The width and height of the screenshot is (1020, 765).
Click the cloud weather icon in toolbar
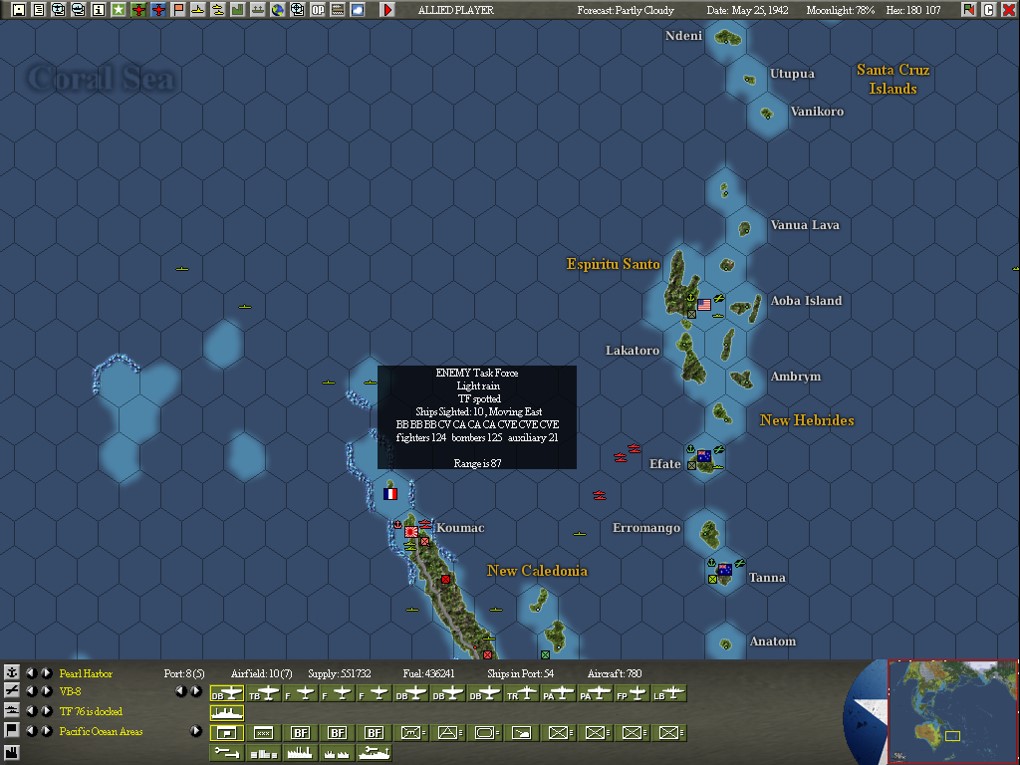[358, 10]
